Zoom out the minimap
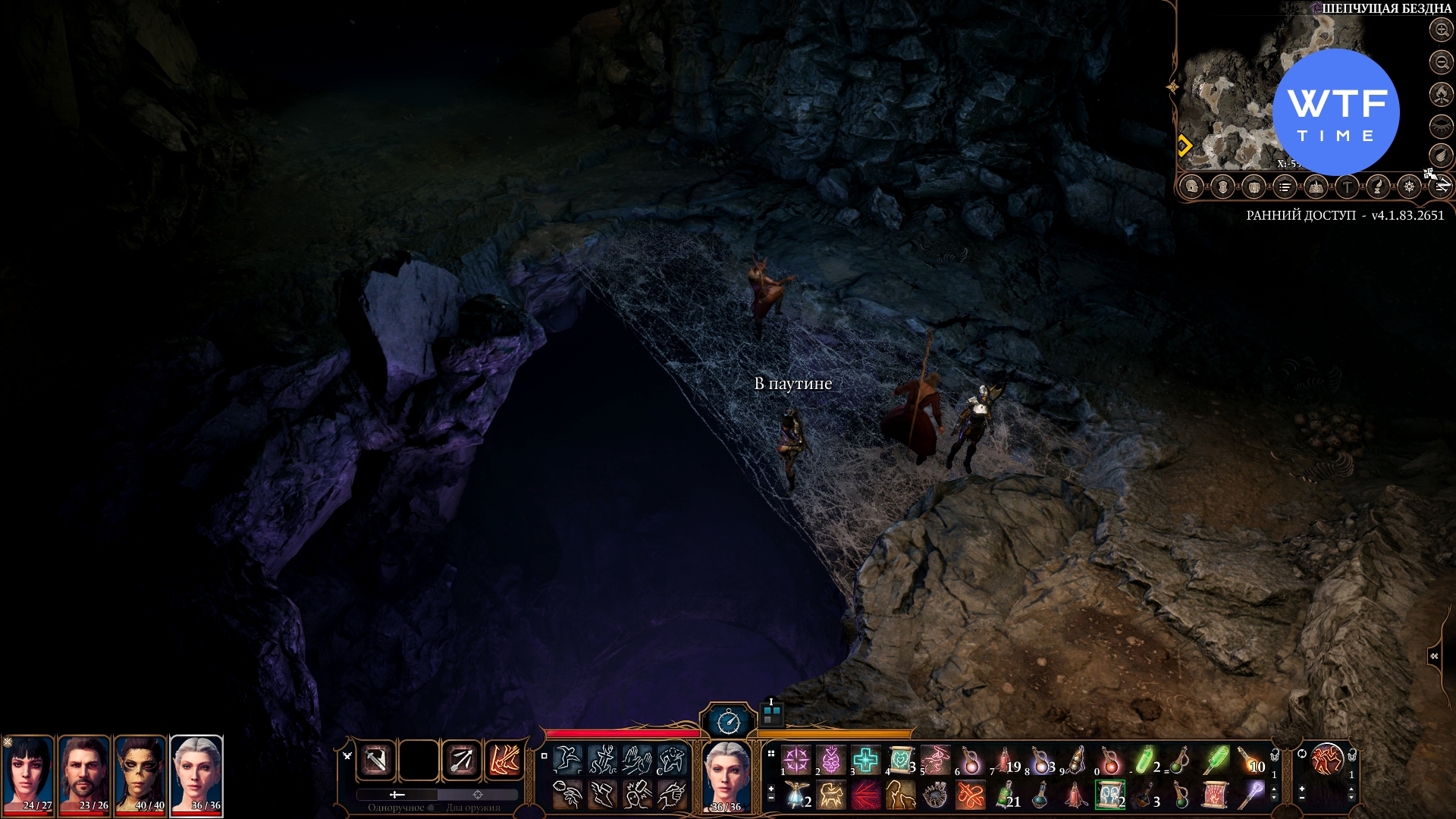Viewport: 1456px width, 819px height. [x=1441, y=62]
